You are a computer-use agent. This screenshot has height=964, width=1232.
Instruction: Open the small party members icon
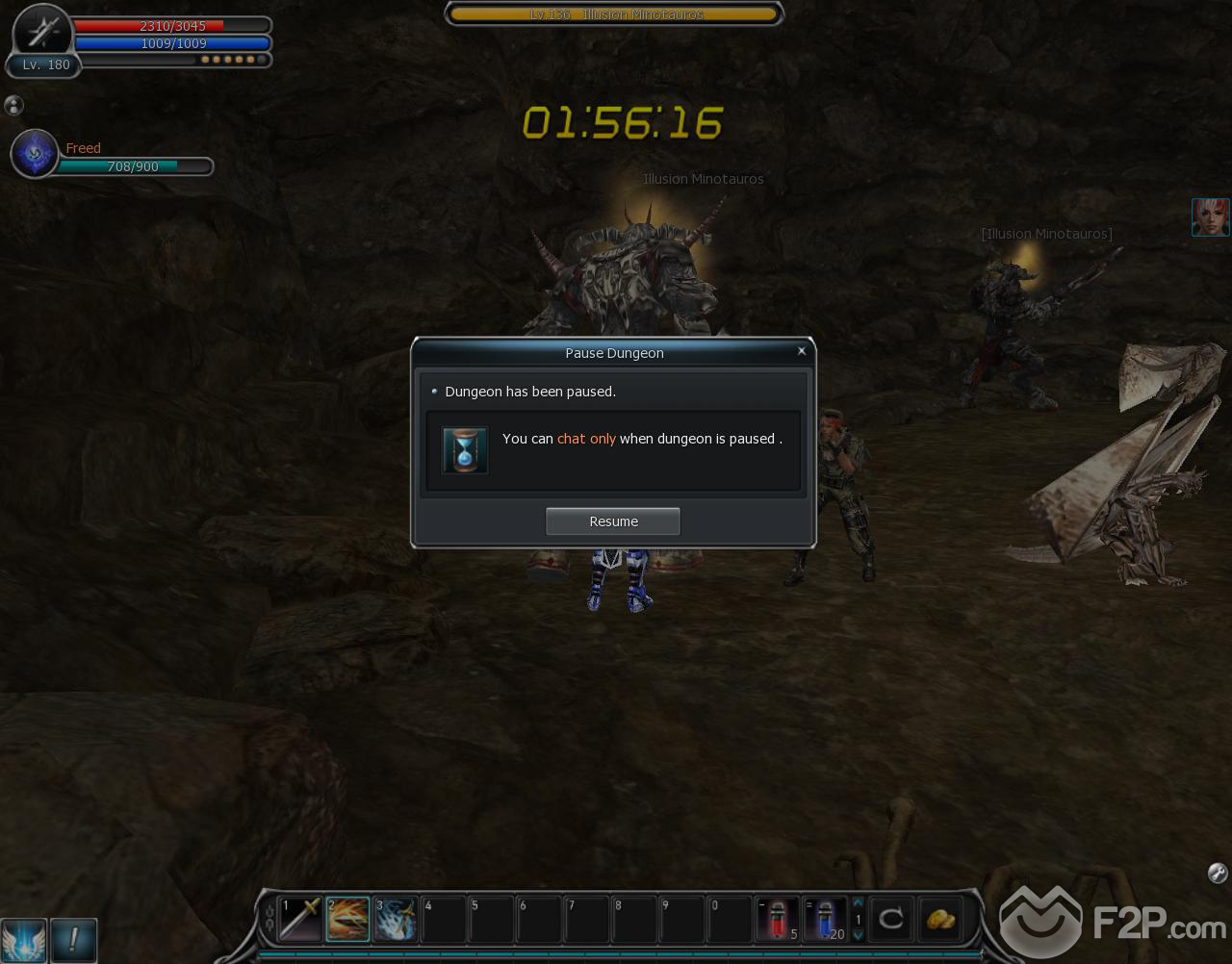click(13, 105)
